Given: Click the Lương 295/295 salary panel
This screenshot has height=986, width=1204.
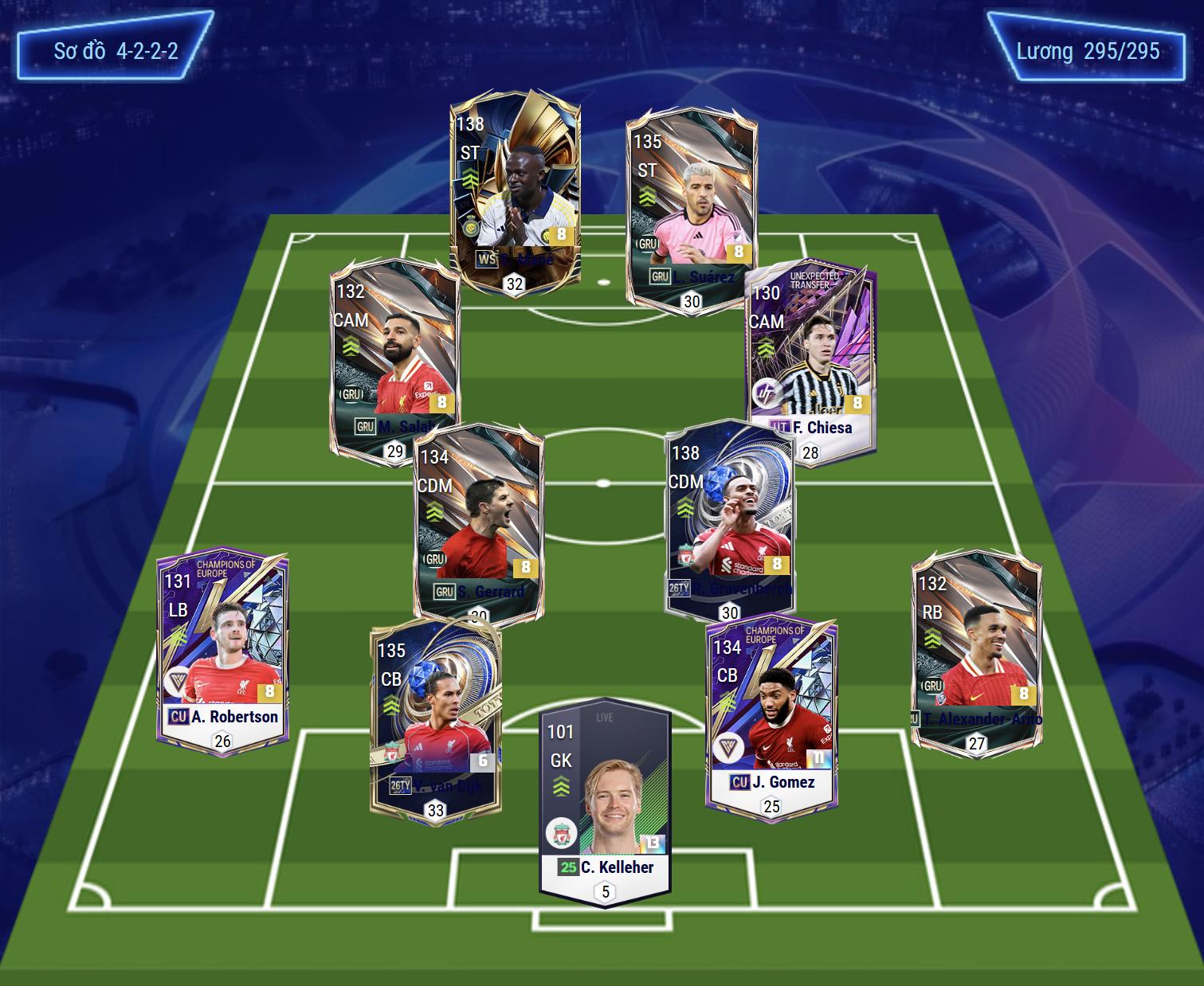Looking at the screenshot, I should click(1087, 51).
